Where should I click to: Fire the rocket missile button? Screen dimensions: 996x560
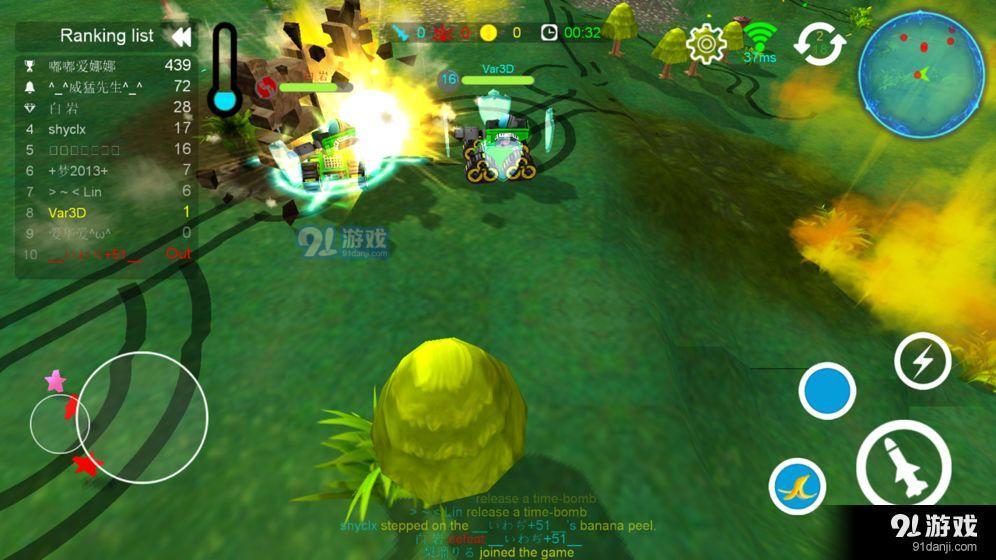point(903,467)
